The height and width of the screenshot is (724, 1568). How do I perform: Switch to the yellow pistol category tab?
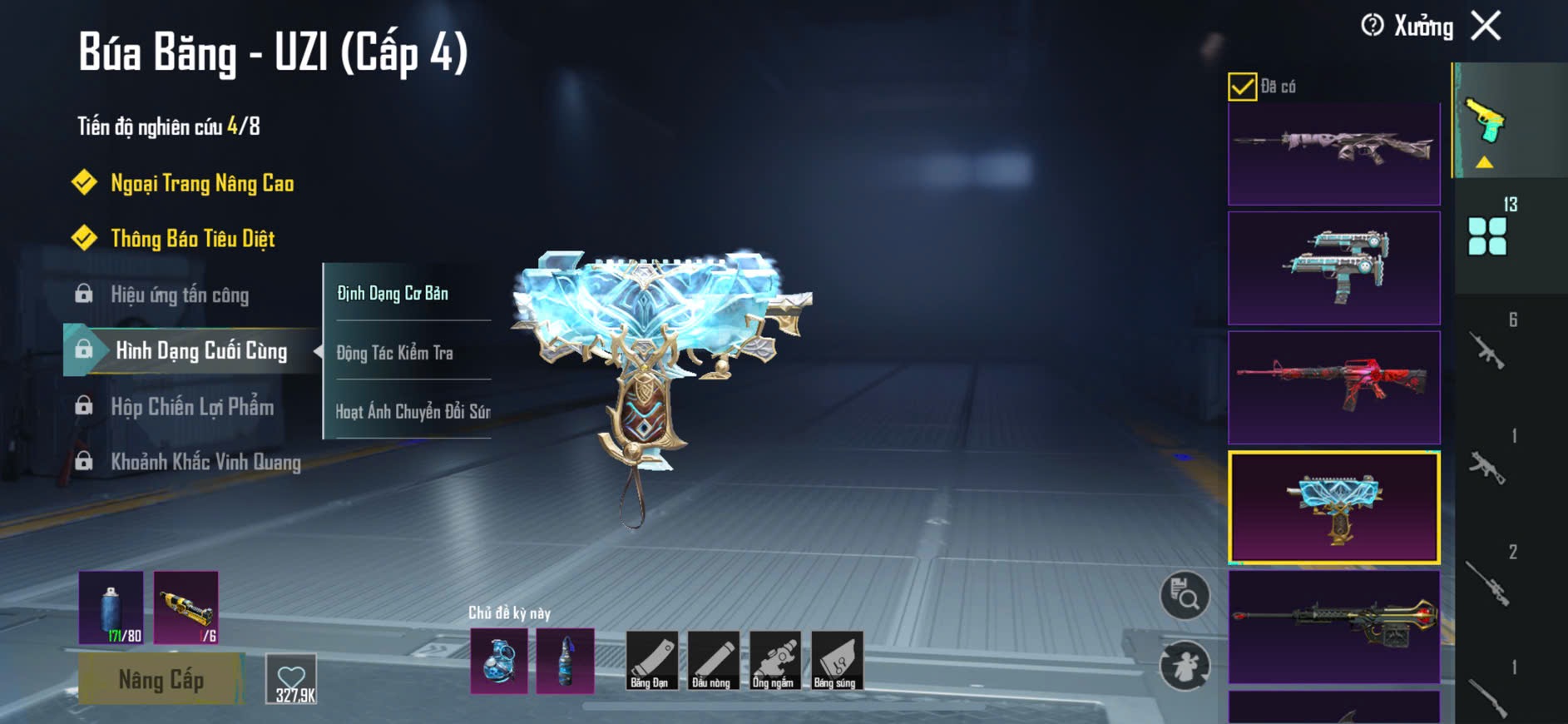point(1486,121)
